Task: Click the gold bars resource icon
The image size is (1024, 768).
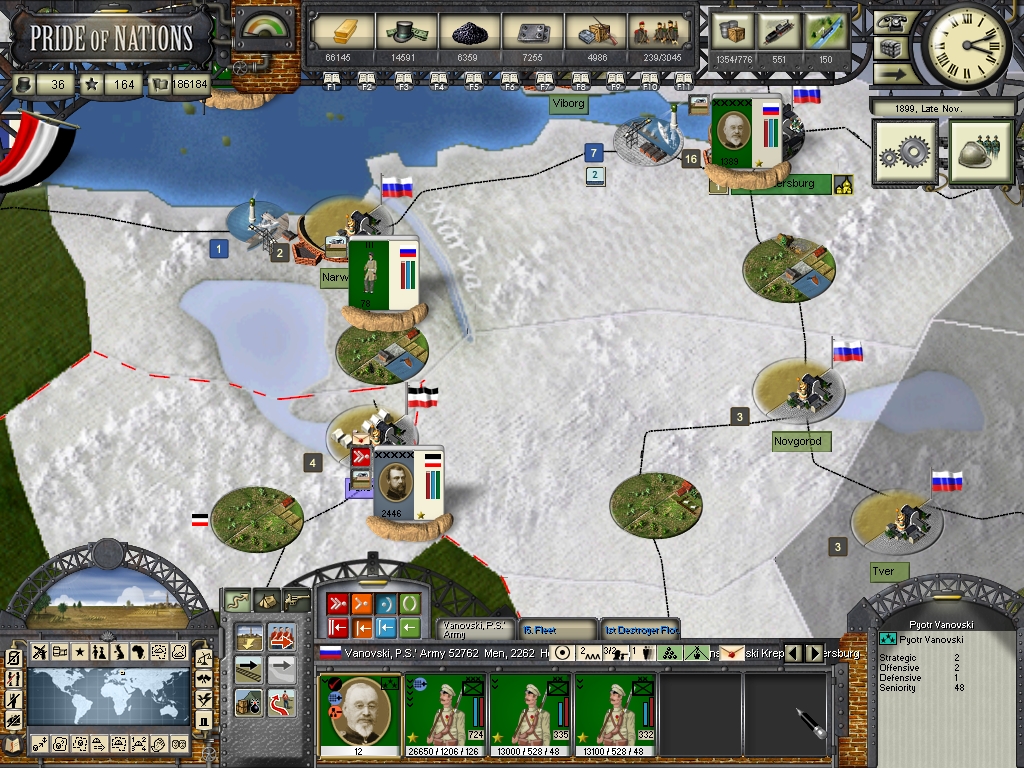Action: [x=343, y=33]
